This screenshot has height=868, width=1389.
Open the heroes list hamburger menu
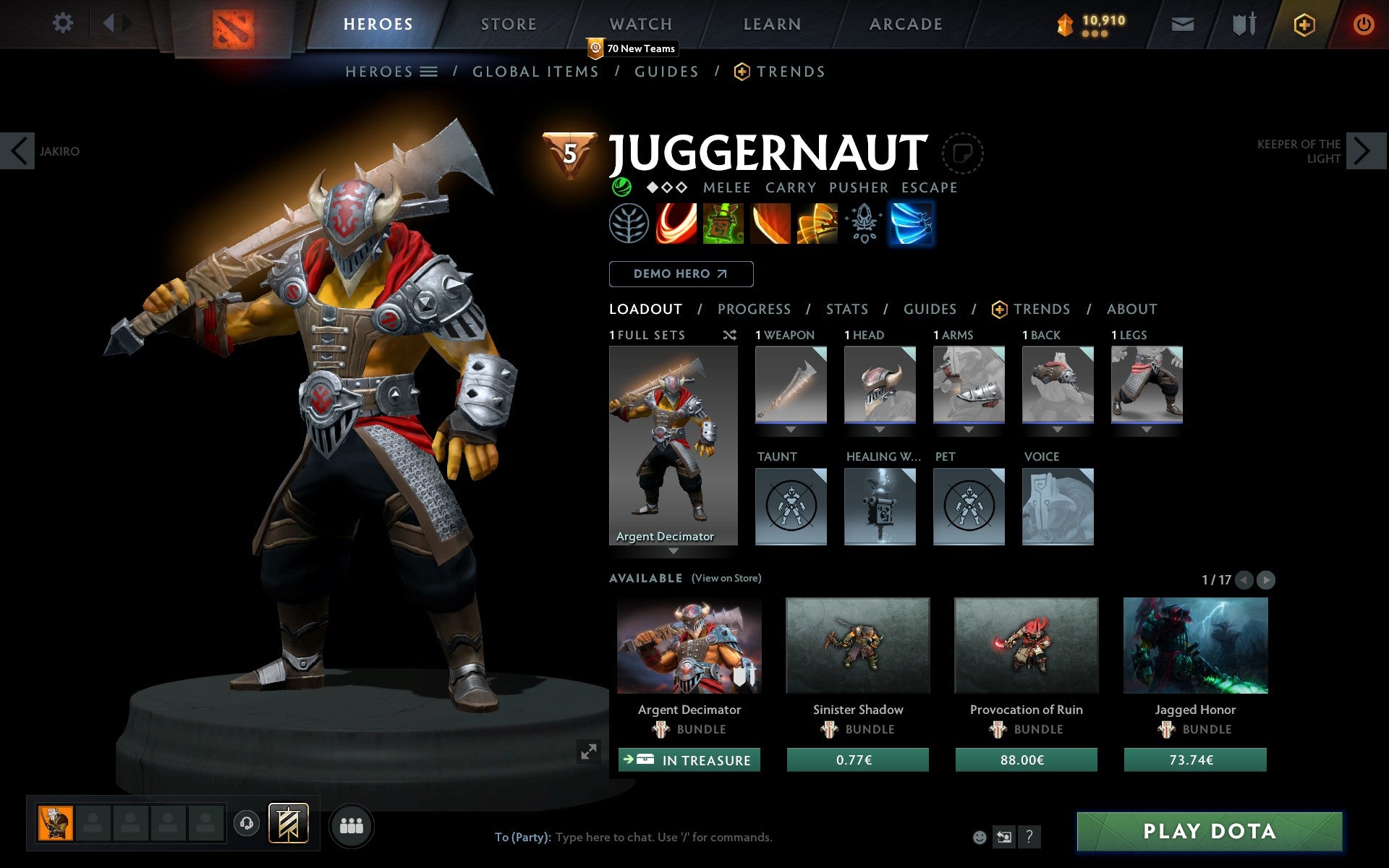pos(429,71)
